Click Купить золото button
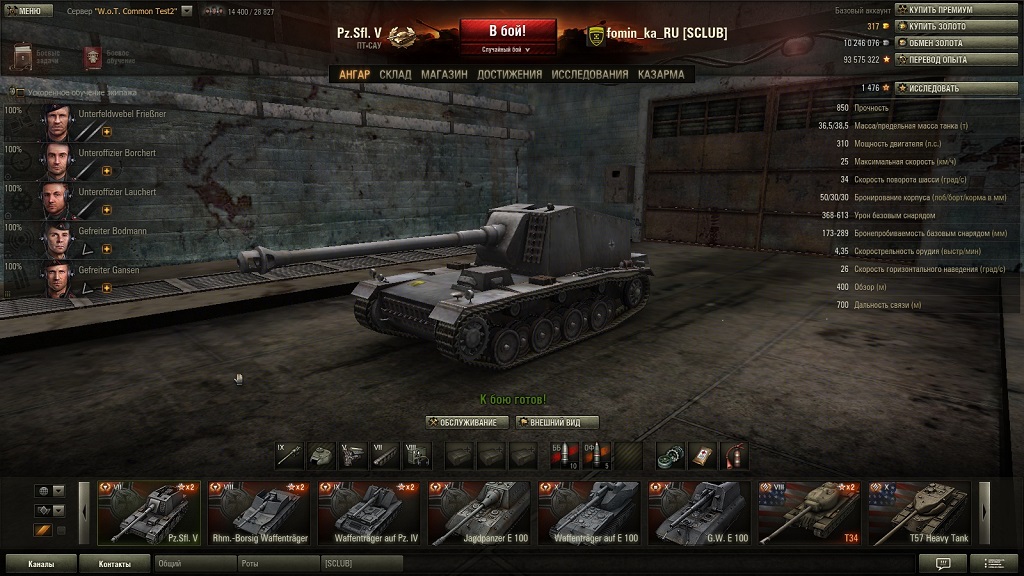Viewport: 1024px width, 576px height. point(954,26)
